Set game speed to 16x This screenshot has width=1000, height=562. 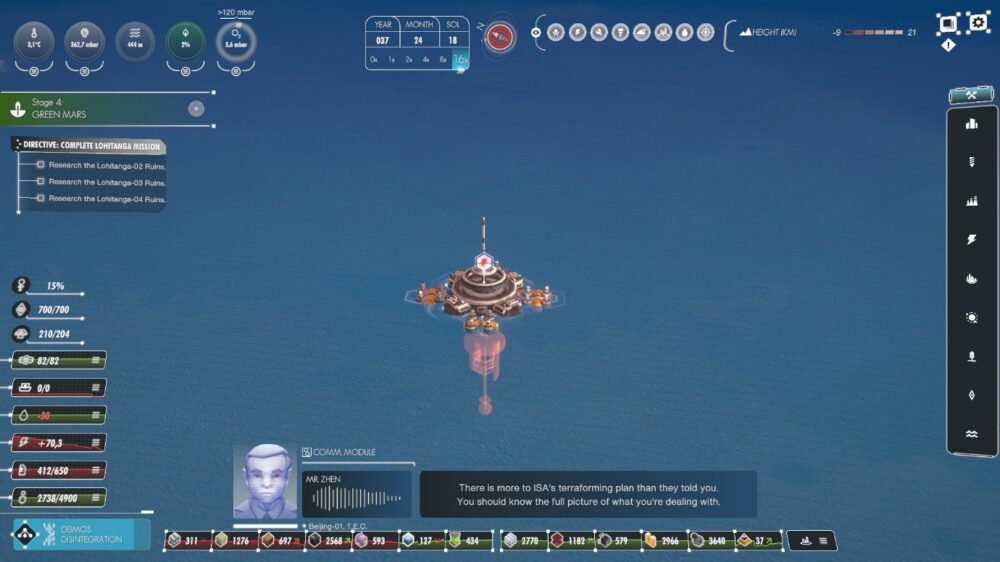(460, 60)
